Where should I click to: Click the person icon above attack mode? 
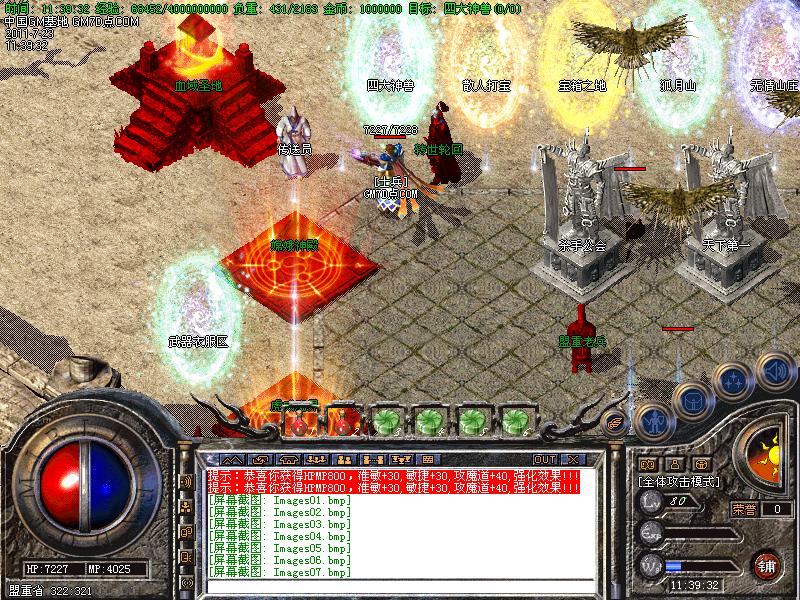[675, 464]
